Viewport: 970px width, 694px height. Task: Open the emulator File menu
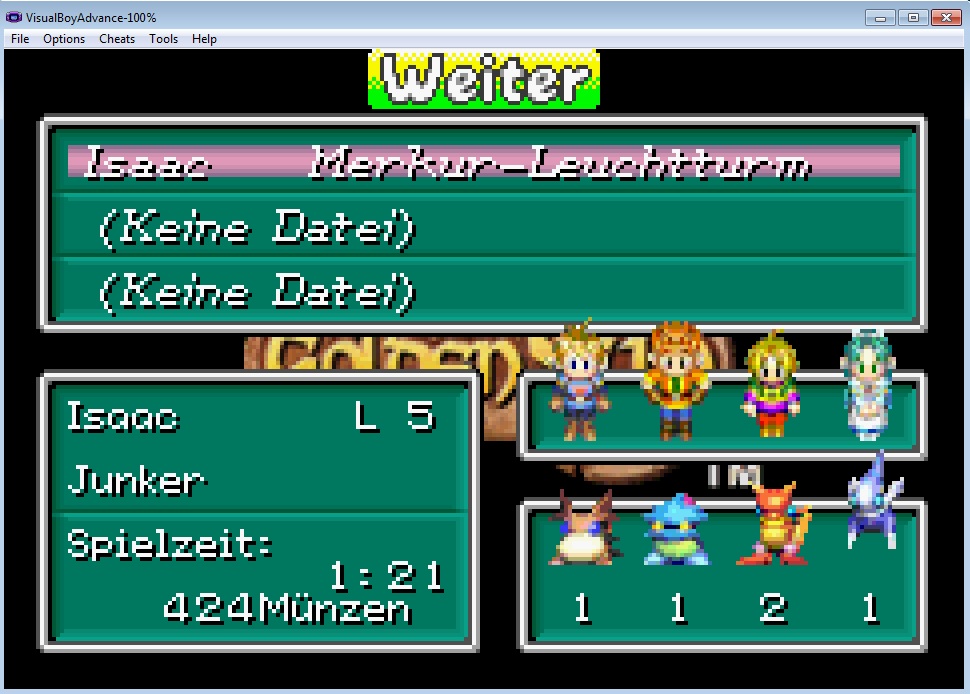point(20,39)
